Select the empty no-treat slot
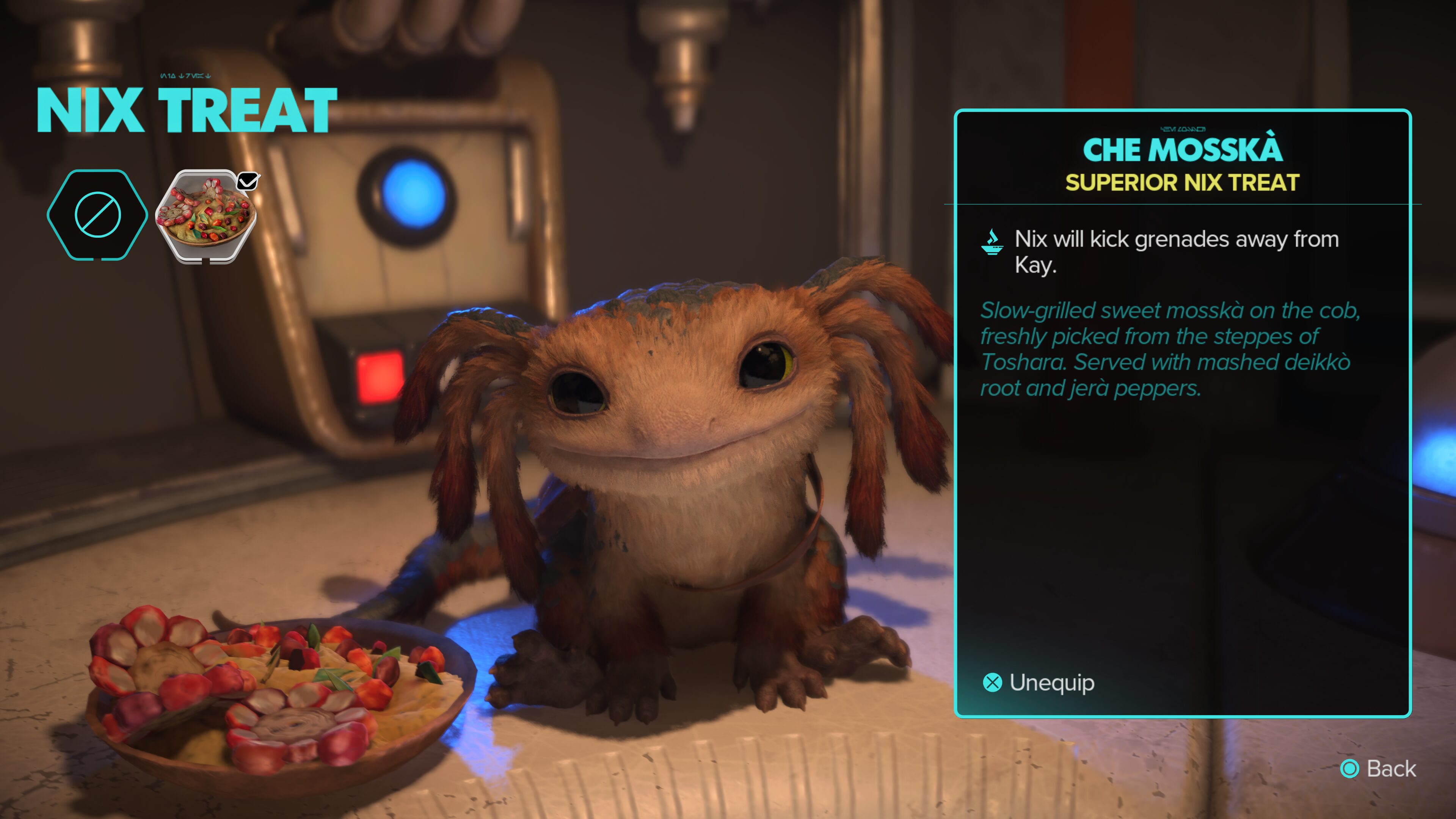The width and height of the screenshot is (1456, 819). tap(97, 215)
